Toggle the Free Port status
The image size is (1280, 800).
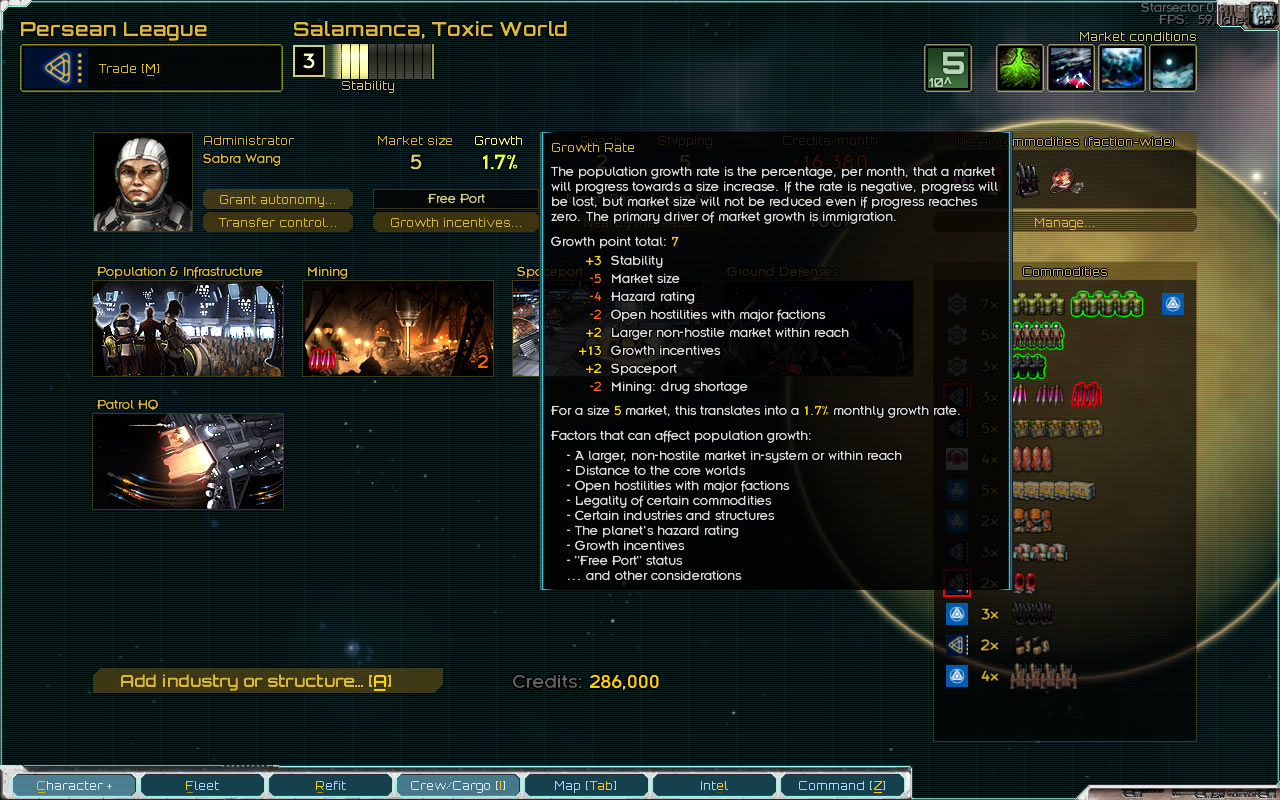point(455,198)
